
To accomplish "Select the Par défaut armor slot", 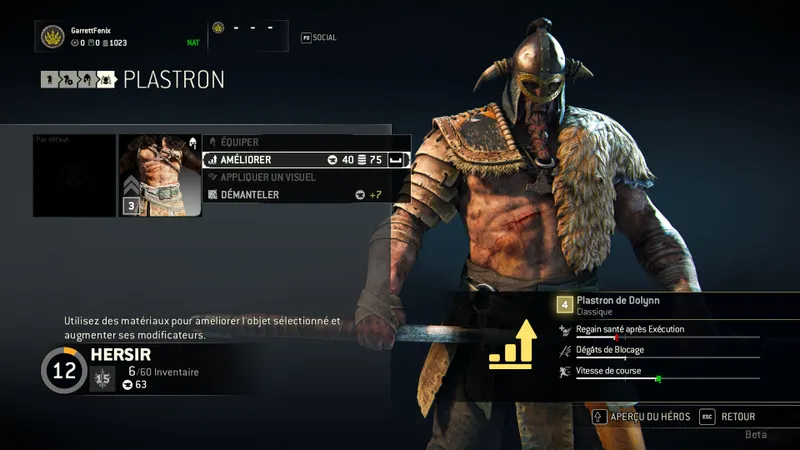I will [x=74, y=176].
